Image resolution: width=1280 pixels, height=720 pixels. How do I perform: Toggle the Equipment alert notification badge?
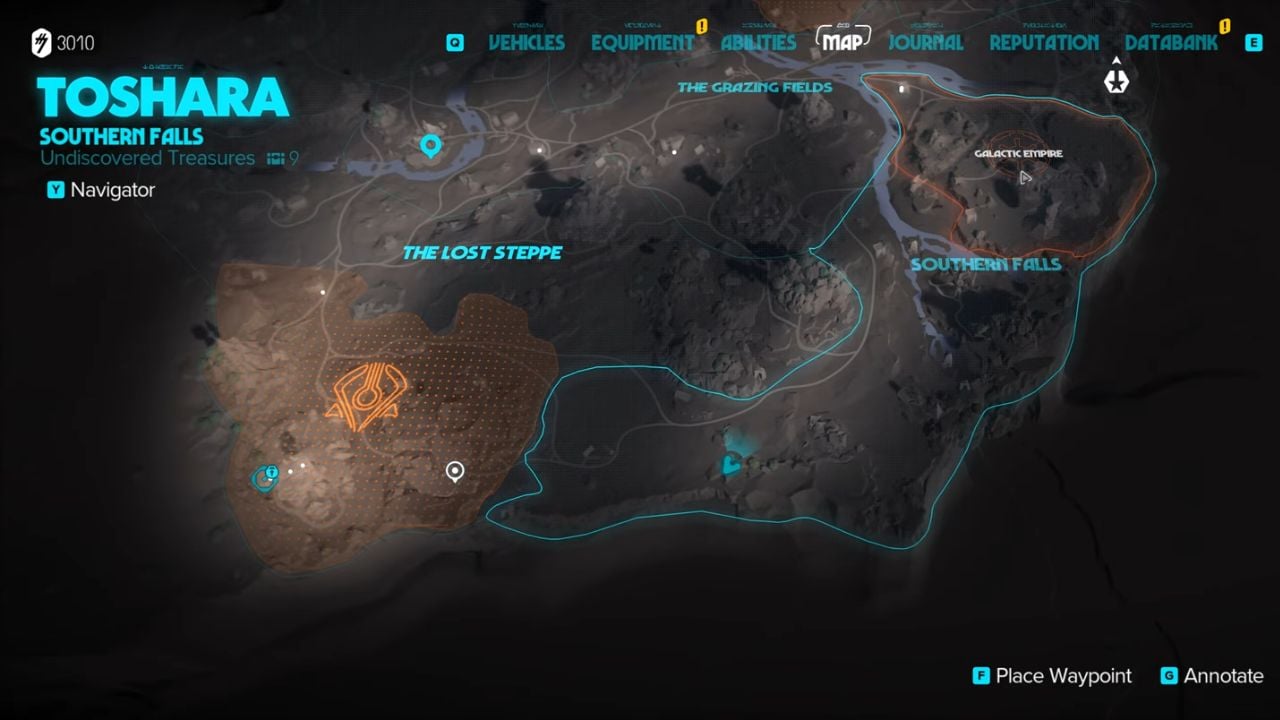coord(703,28)
